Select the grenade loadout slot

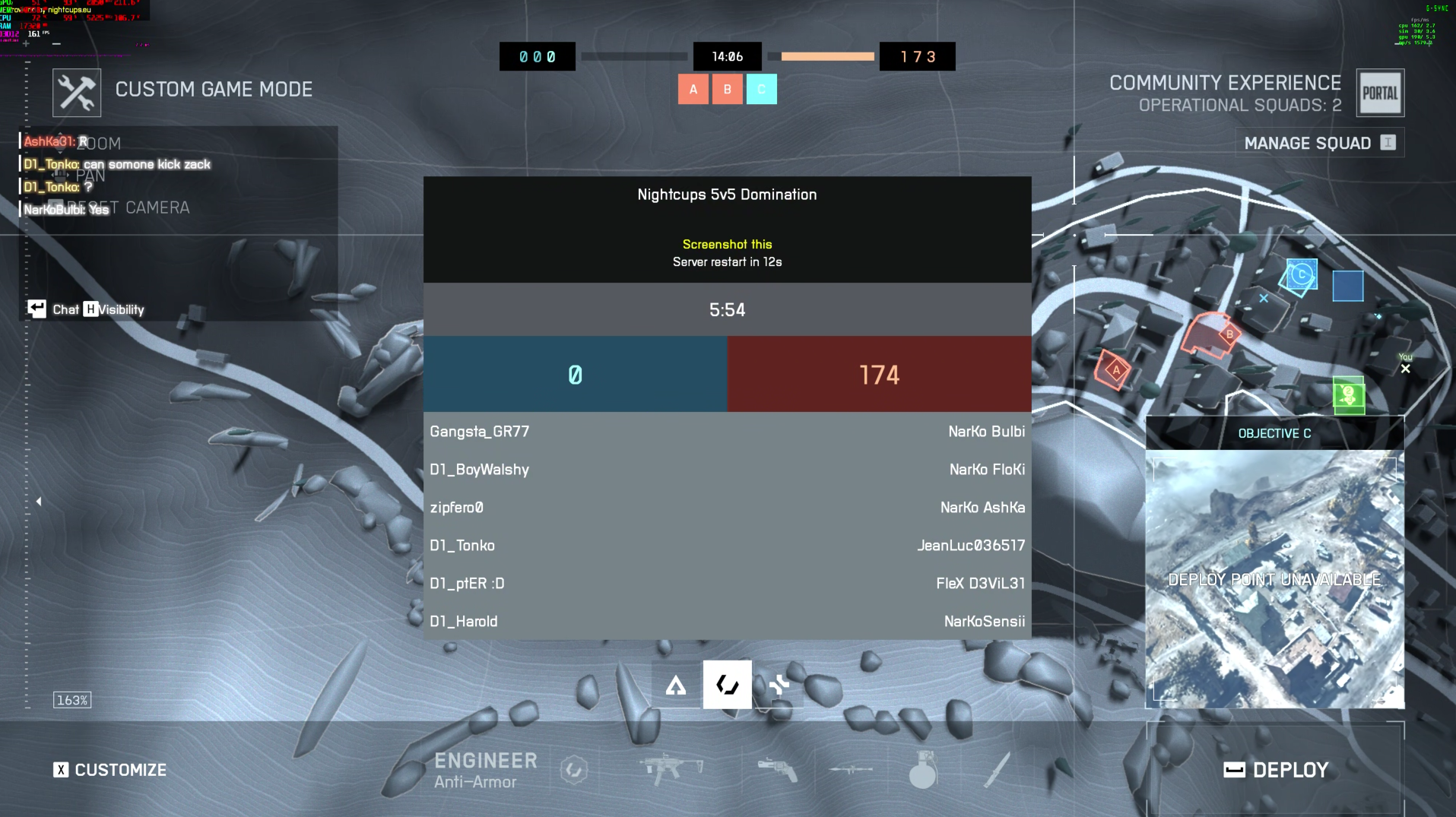[922, 771]
